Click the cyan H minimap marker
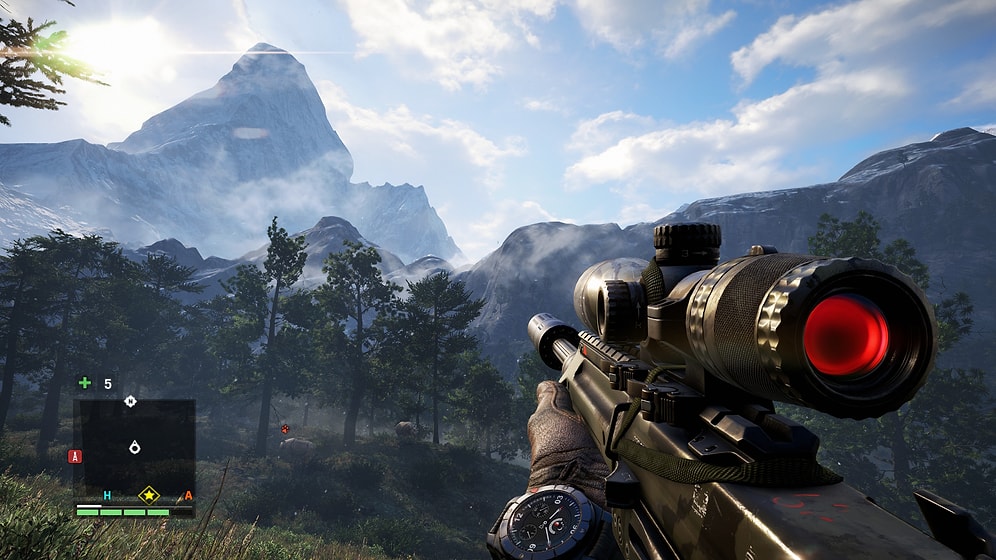This screenshot has width=996, height=560. (x=108, y=496)
